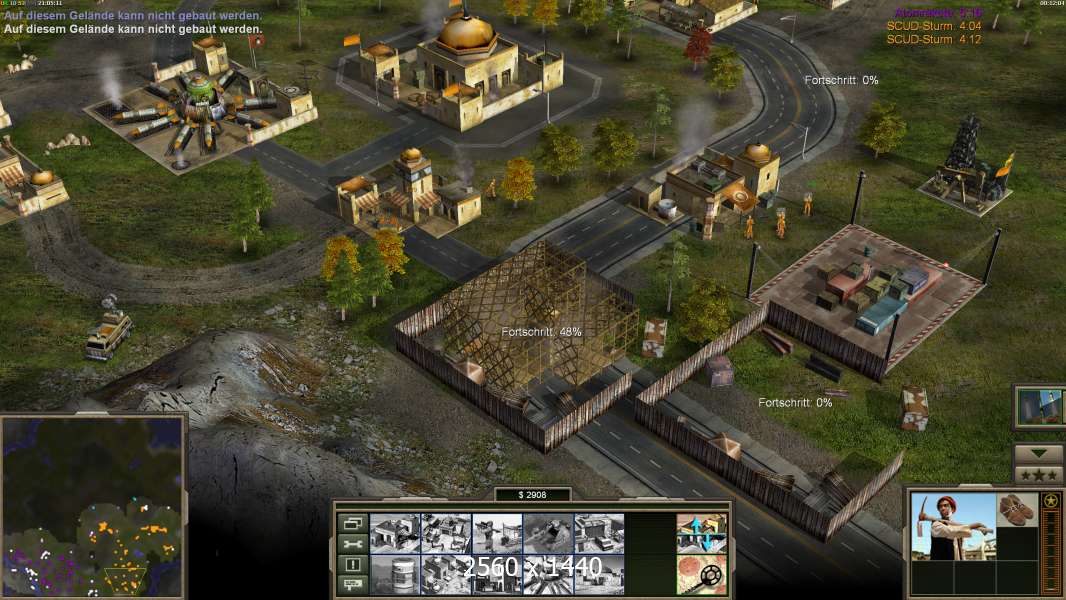The width and height of the screenshot is (1066, 600).
Task: Select the Demo Trap barrel icon
Action: (395, 574)
